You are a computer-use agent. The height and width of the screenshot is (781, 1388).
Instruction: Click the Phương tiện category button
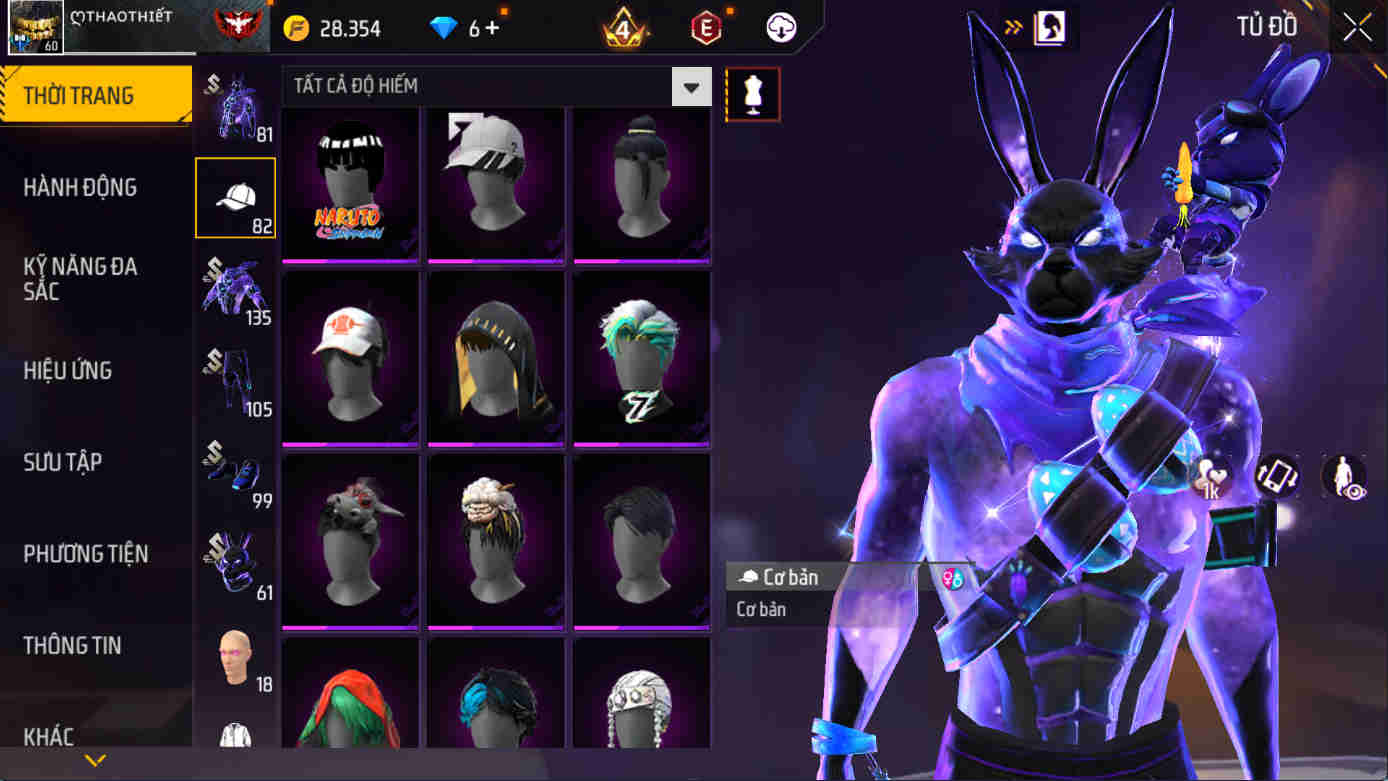click(x=90, y=554)
